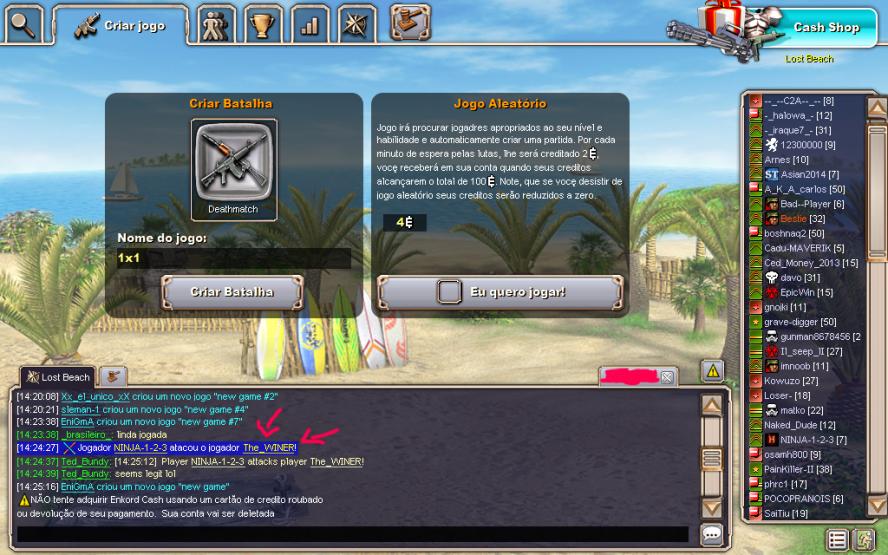Edit the Nome do jogo field
The width and height of the screenshot is (888, 555).
click(x=233, y=258)
